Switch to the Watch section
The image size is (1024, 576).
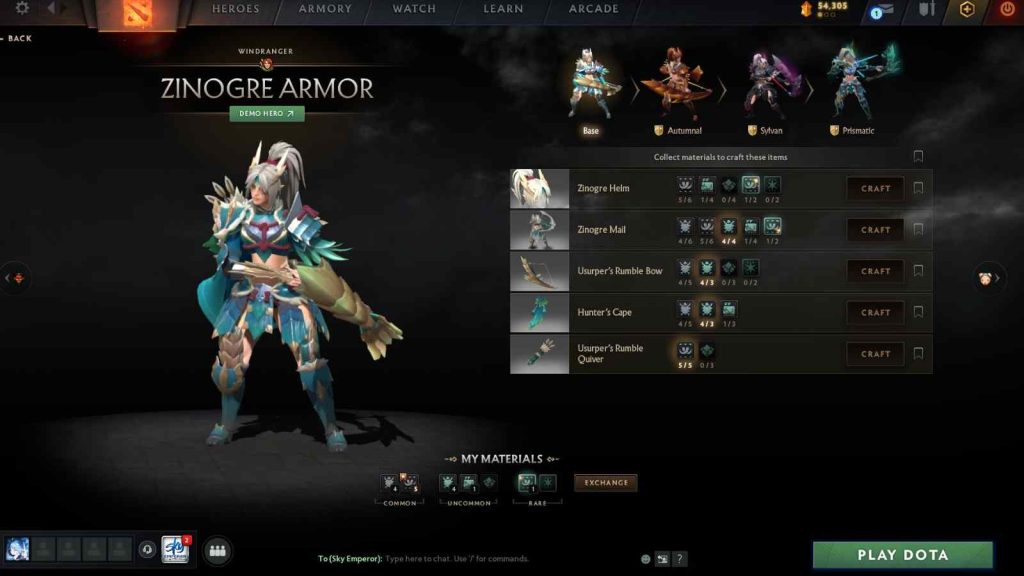[414, 9]
